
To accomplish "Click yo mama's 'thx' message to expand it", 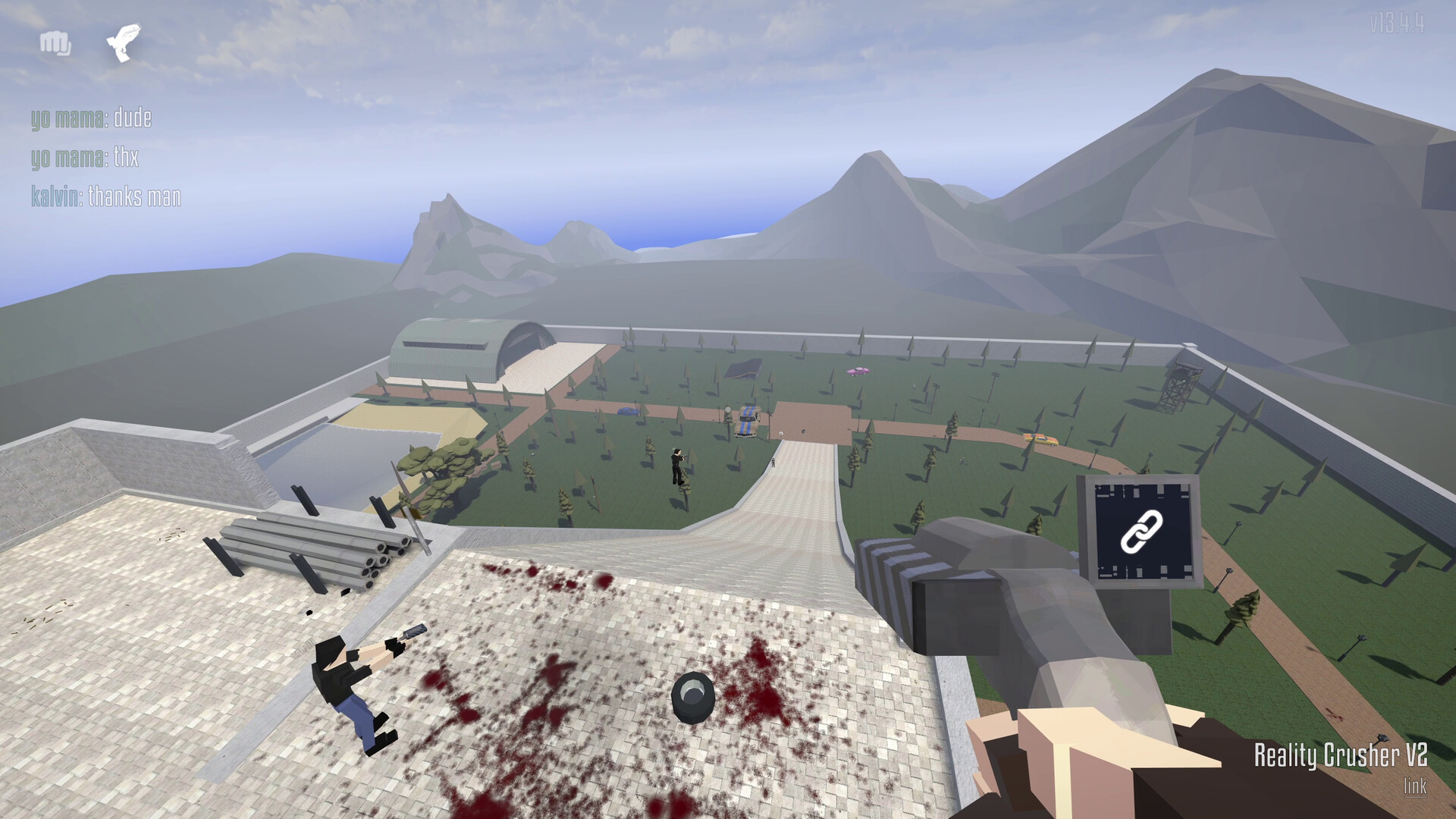I will pyautogui.click(x=83, y=156).
